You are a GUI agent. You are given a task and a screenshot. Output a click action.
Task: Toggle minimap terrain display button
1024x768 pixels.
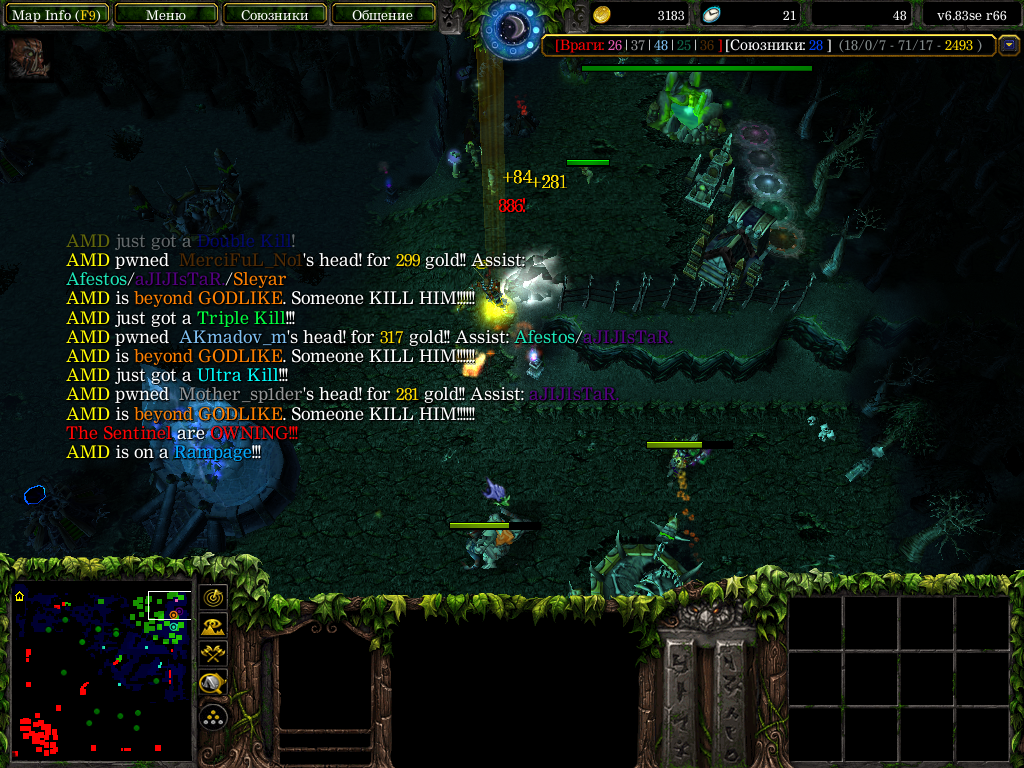pyautogui.click(x=213, y=626)
